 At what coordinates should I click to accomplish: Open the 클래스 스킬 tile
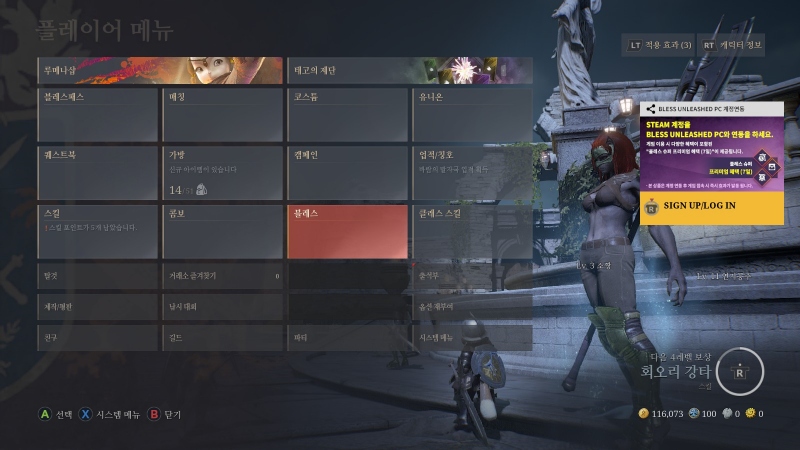[x=472, y=231]
